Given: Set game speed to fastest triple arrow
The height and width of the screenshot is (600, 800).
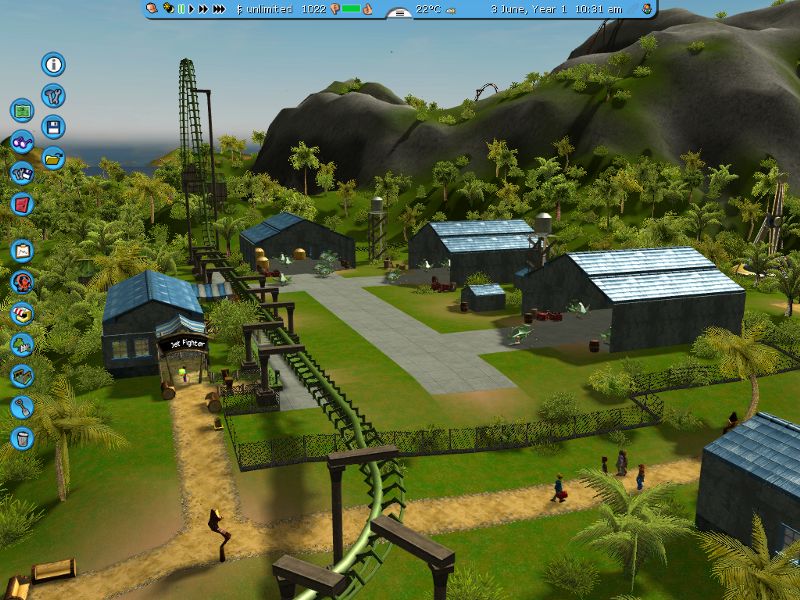Looking at the screenshot, I should pyautogui.click(x=218, y=9).
